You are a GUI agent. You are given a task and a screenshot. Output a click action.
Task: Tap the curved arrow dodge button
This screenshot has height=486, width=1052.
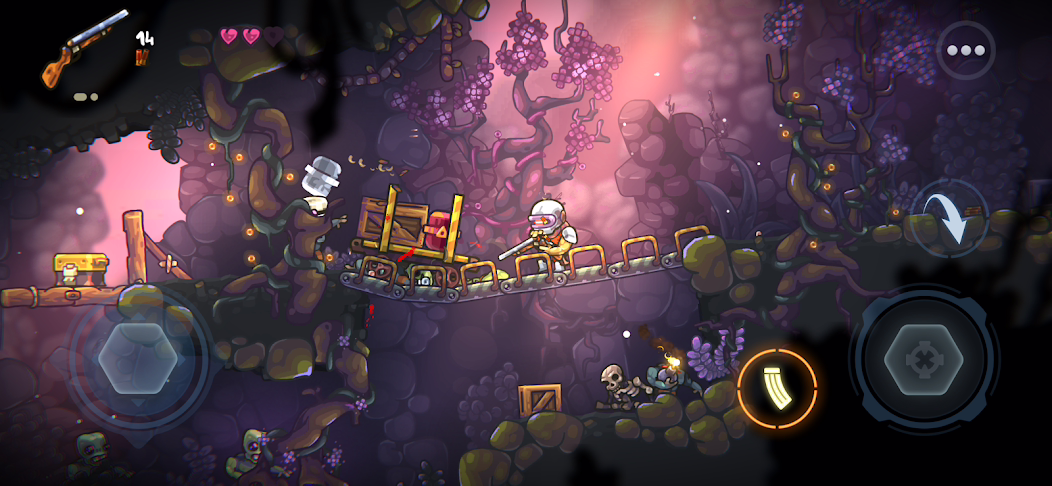(x=949, y=218)
